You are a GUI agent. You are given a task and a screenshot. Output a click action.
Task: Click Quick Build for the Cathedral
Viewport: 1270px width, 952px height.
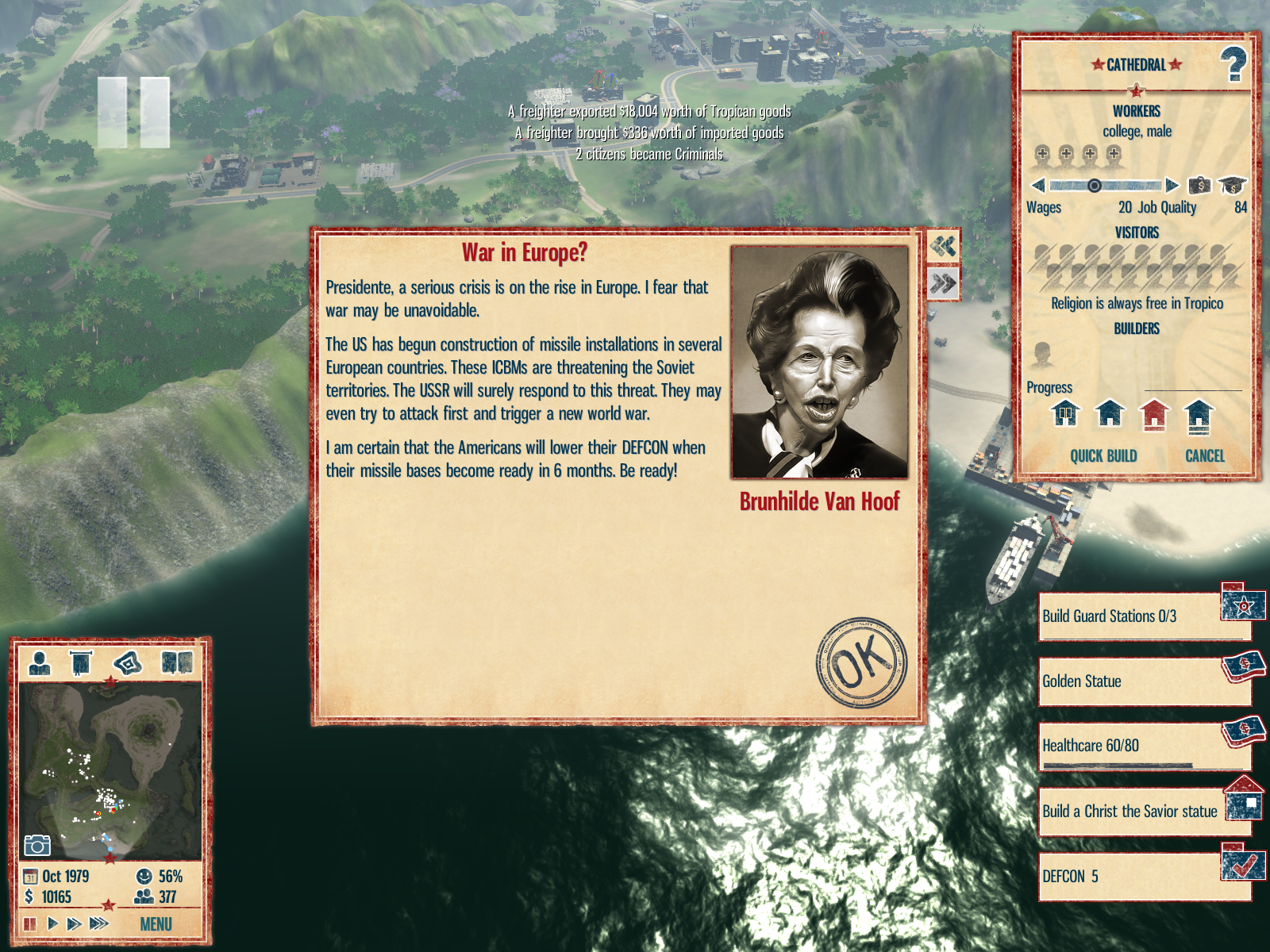(1103, 456)
